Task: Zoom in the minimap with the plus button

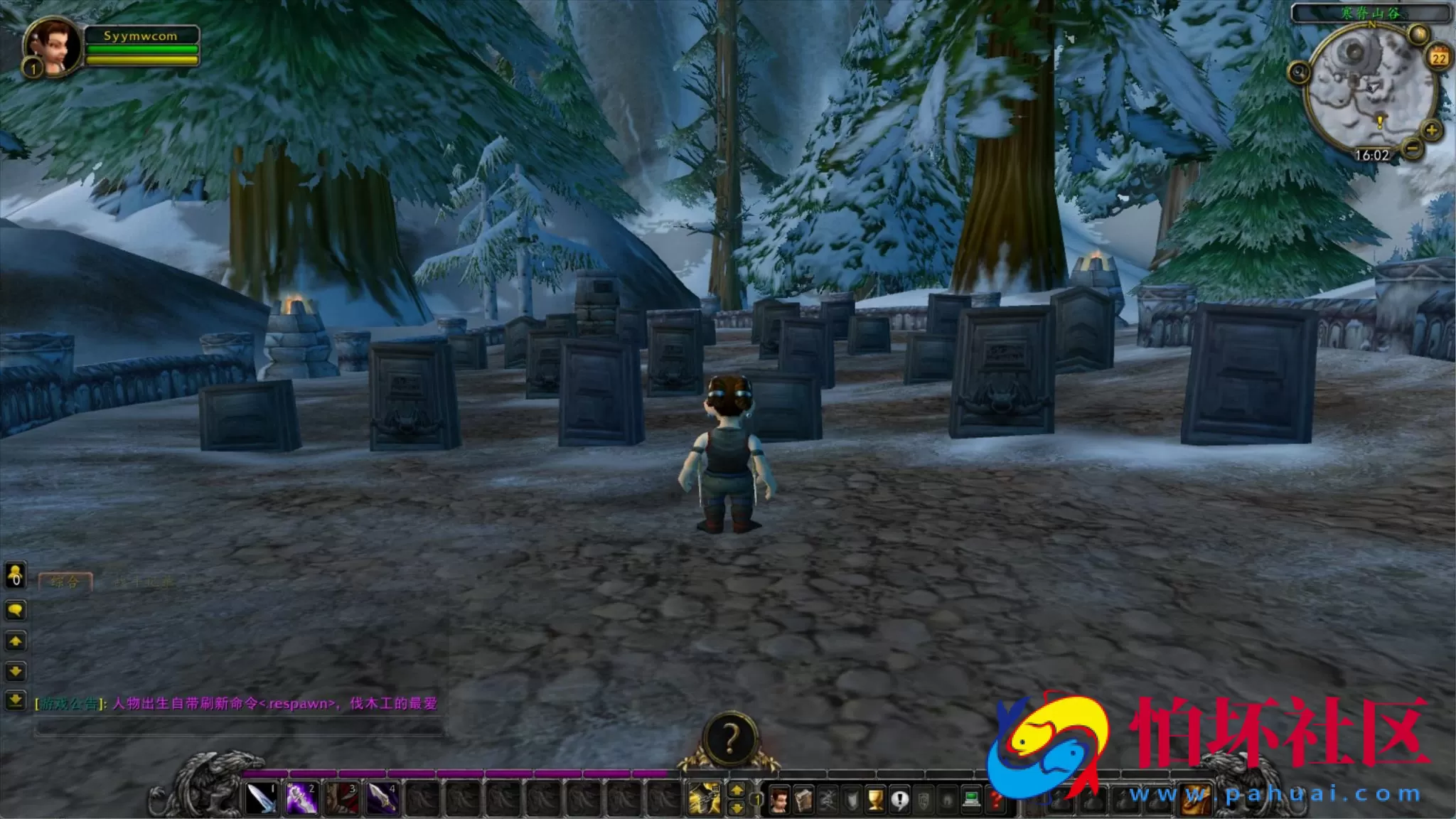Action: point(1431,130)
